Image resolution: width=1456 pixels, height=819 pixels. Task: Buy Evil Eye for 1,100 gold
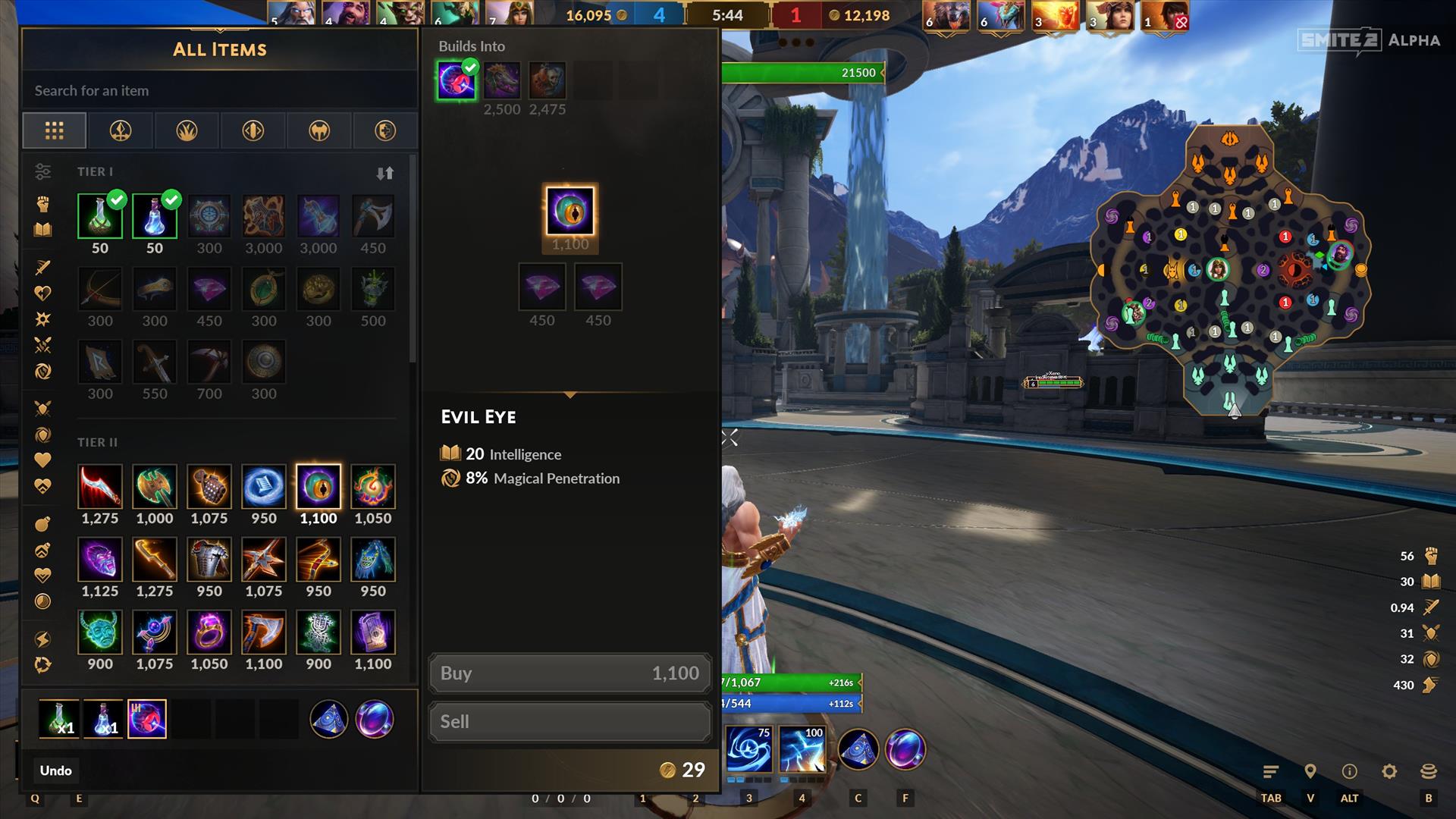[x=570, y=673]
